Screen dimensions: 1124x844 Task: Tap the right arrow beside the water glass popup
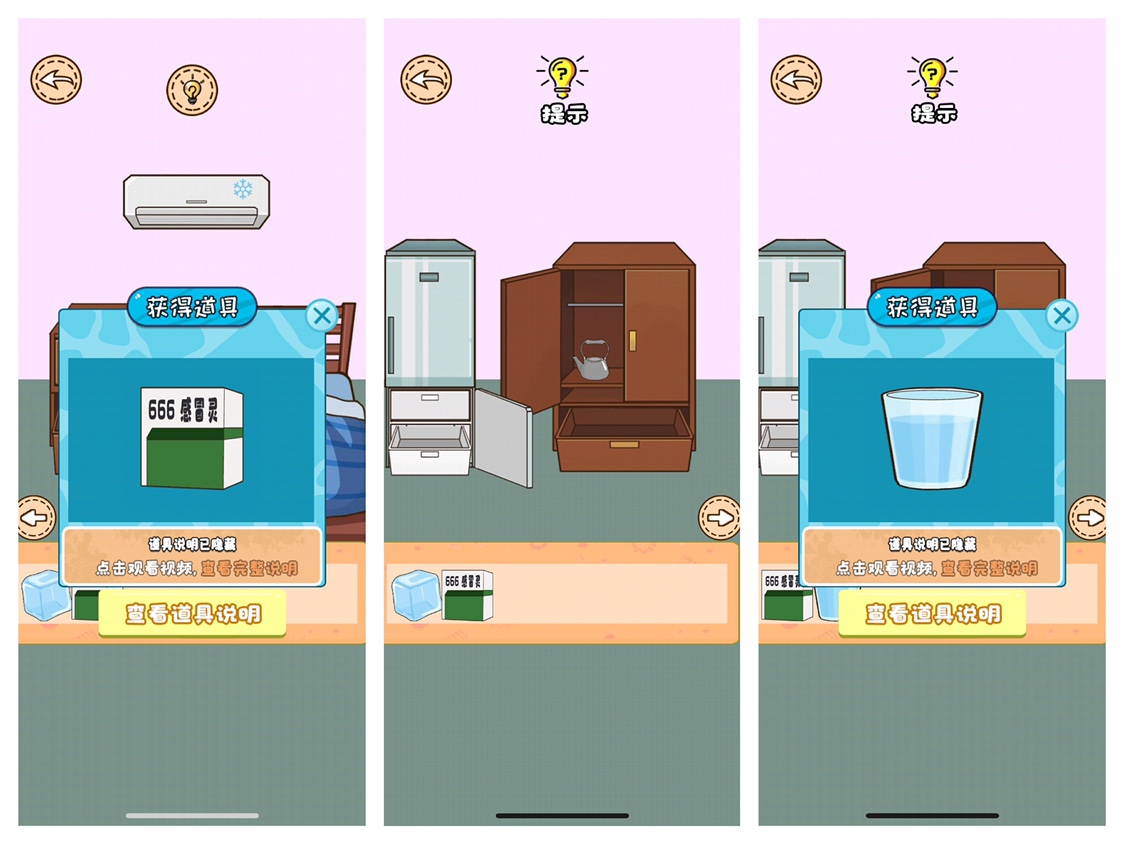pyautogui.click(x=1087, y=518)
